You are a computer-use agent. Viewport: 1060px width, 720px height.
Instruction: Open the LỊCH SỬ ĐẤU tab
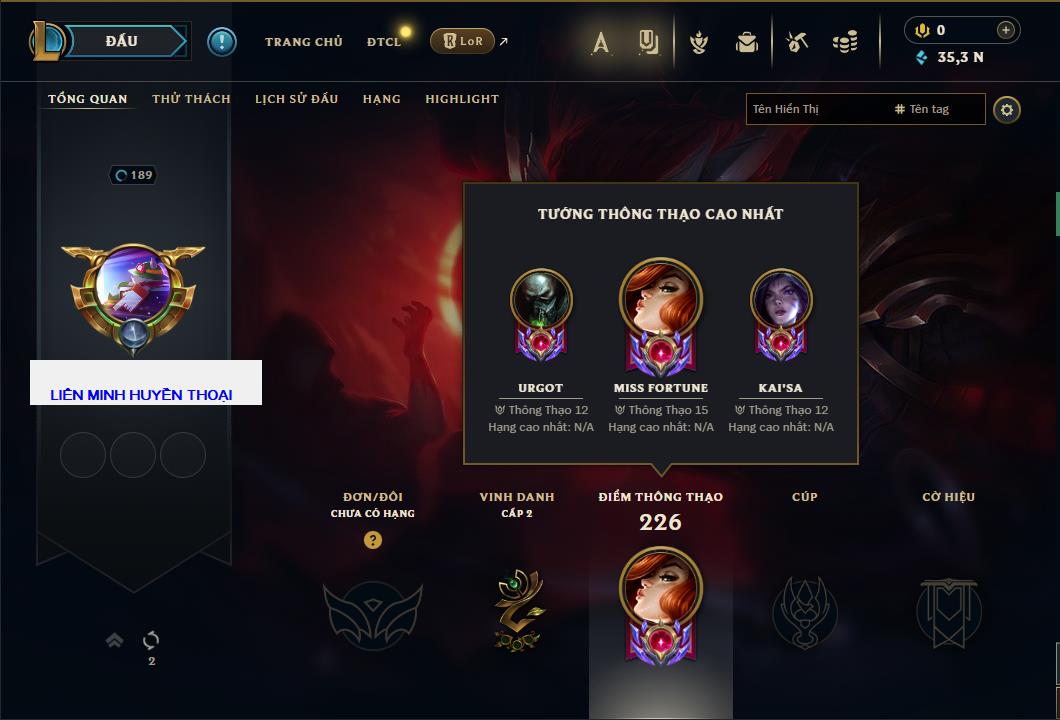point(296,99)
